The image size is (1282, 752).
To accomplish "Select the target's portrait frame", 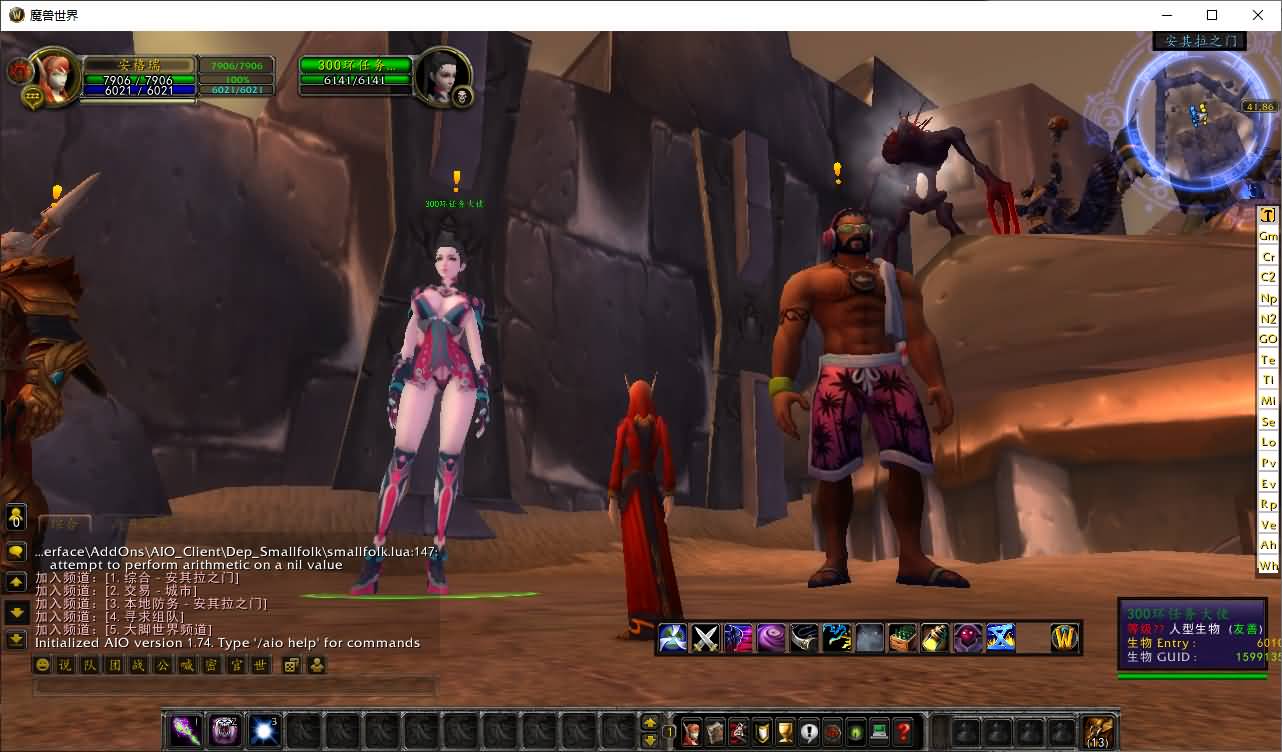I will tap(437, 73).
